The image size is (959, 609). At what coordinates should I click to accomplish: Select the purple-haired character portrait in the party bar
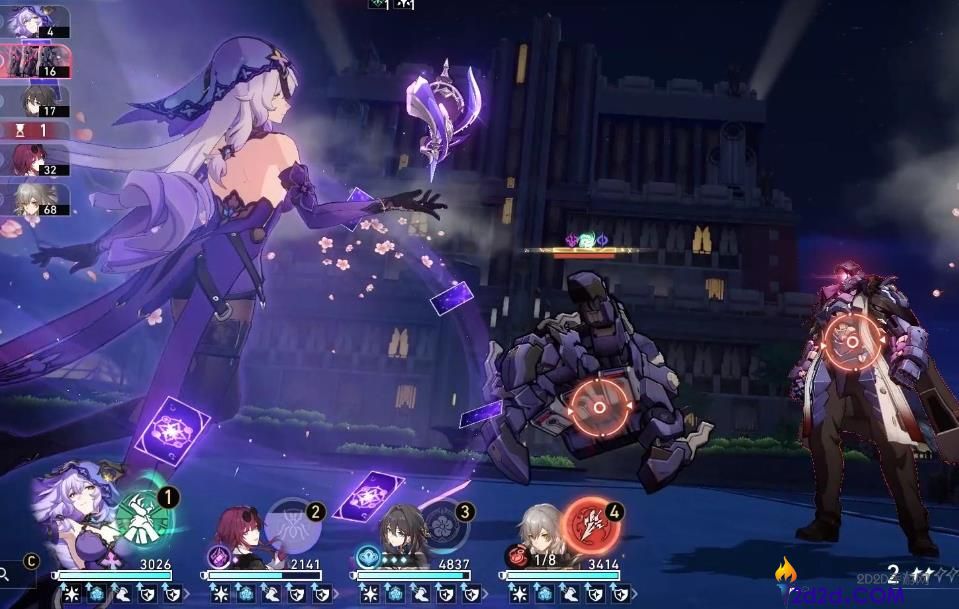pos(77,508)
